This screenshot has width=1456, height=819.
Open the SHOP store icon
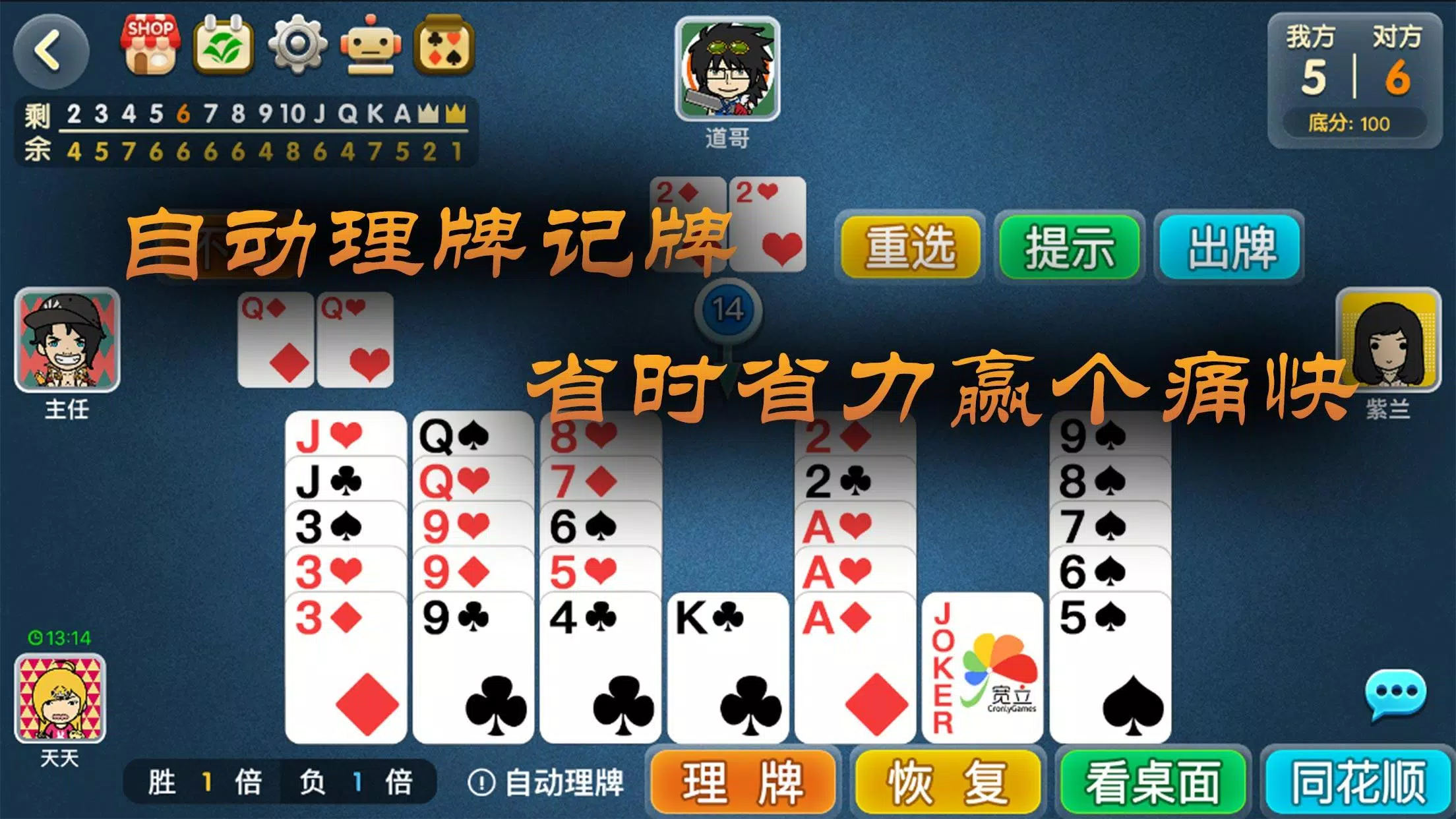click(x=150, y=45)
